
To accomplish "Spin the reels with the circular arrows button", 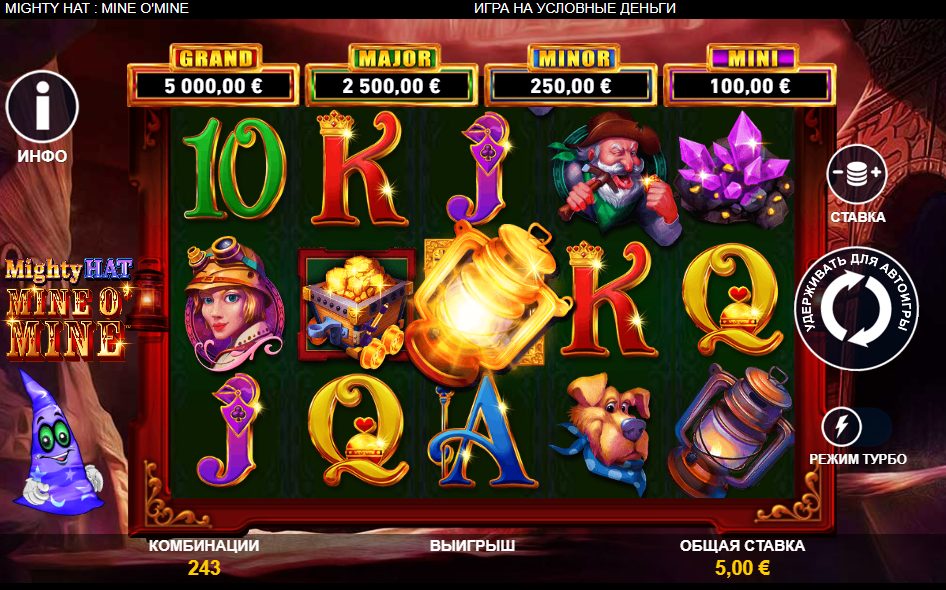I will coord(856,308).
